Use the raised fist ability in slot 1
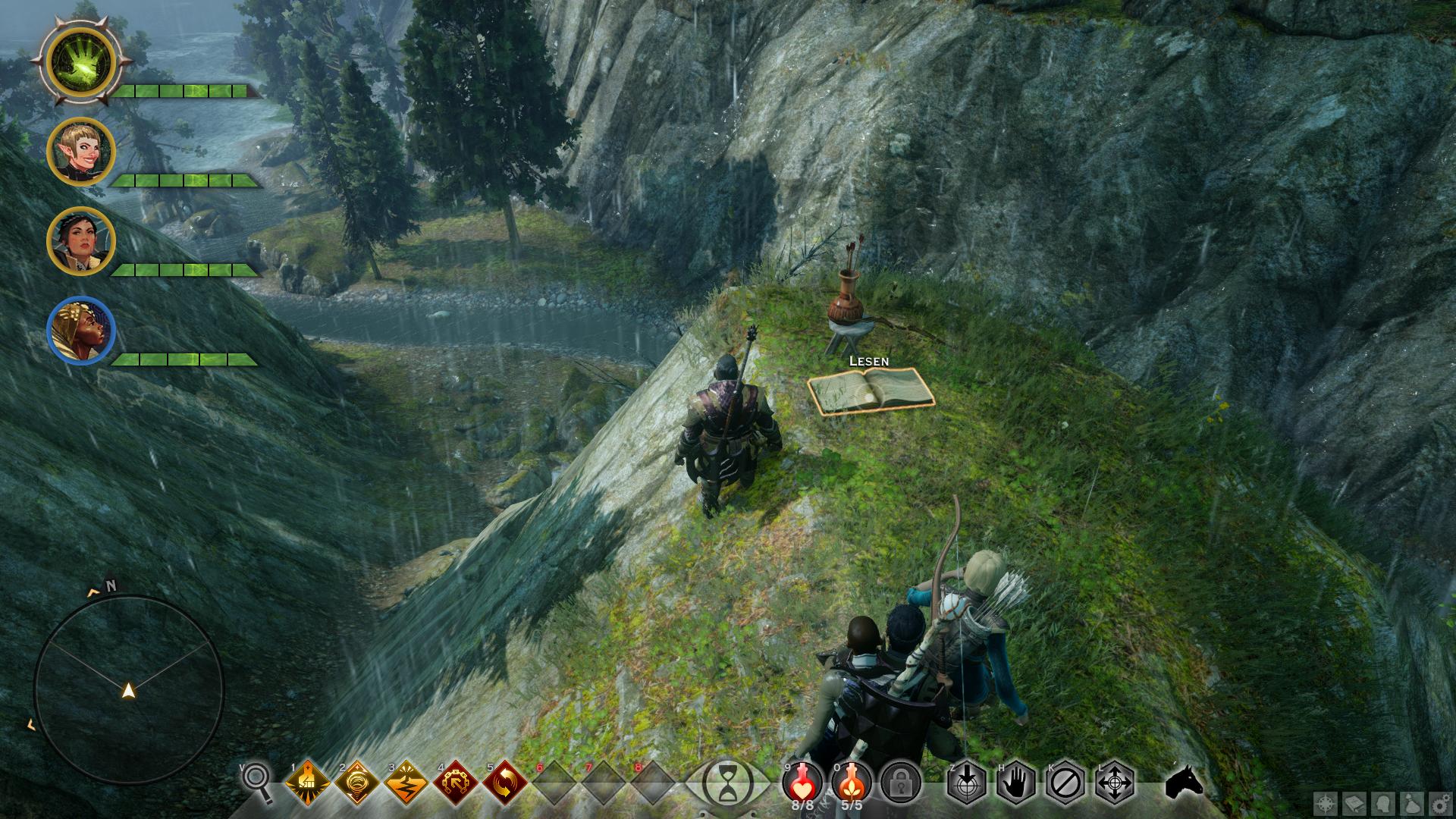Screen dimensions: 1456x819 (308, 782)
